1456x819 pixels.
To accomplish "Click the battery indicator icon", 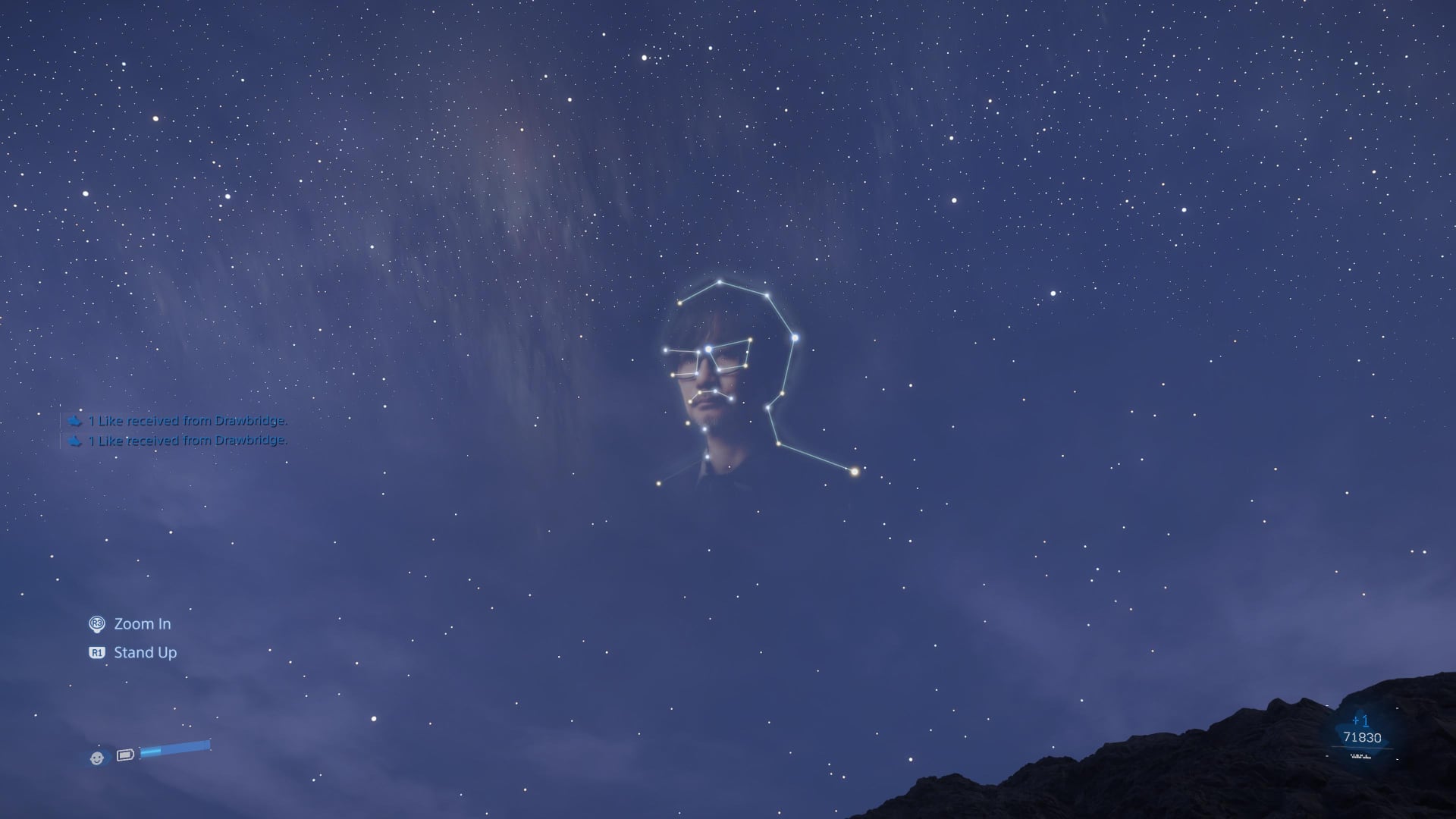I will coord(125,755).
